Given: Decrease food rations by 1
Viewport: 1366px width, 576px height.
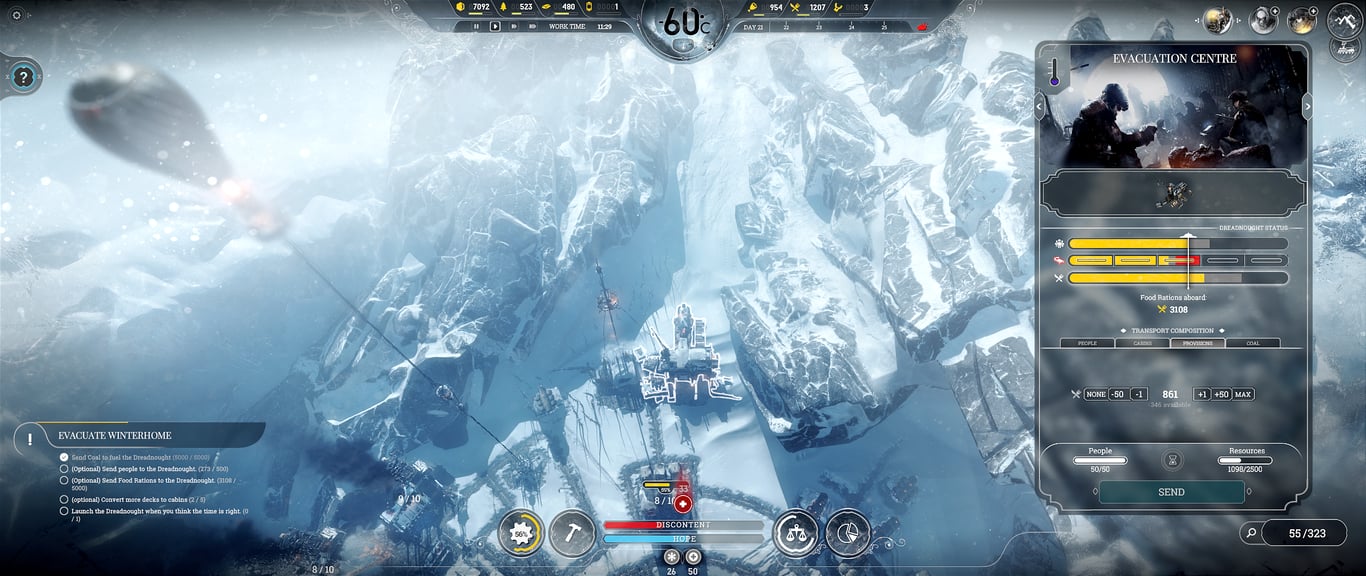Looking at the screenshot, I should pyautogui.click(x=1139, y=394).
